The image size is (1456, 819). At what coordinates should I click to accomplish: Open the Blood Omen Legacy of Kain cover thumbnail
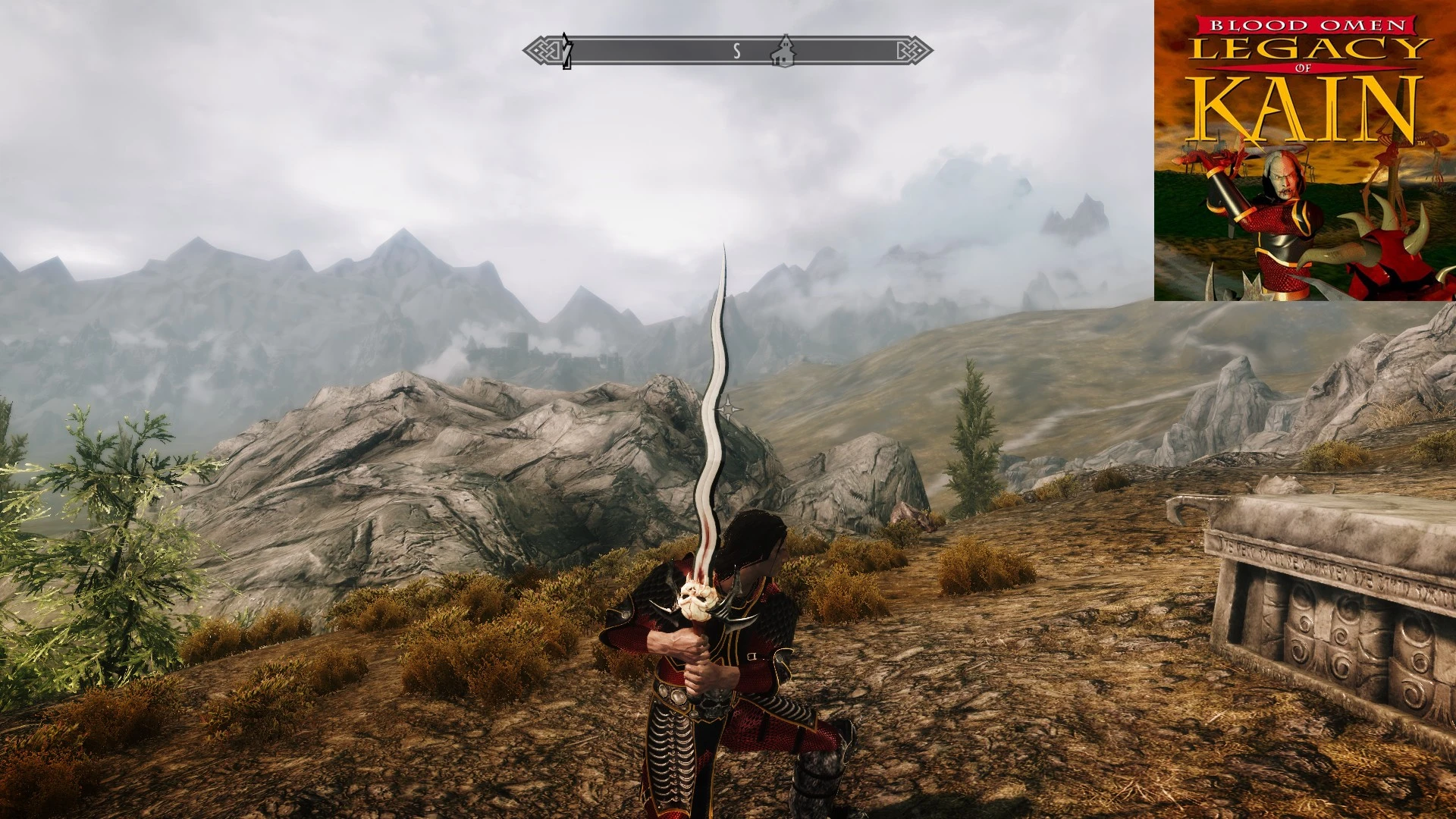pos(1304,152)
